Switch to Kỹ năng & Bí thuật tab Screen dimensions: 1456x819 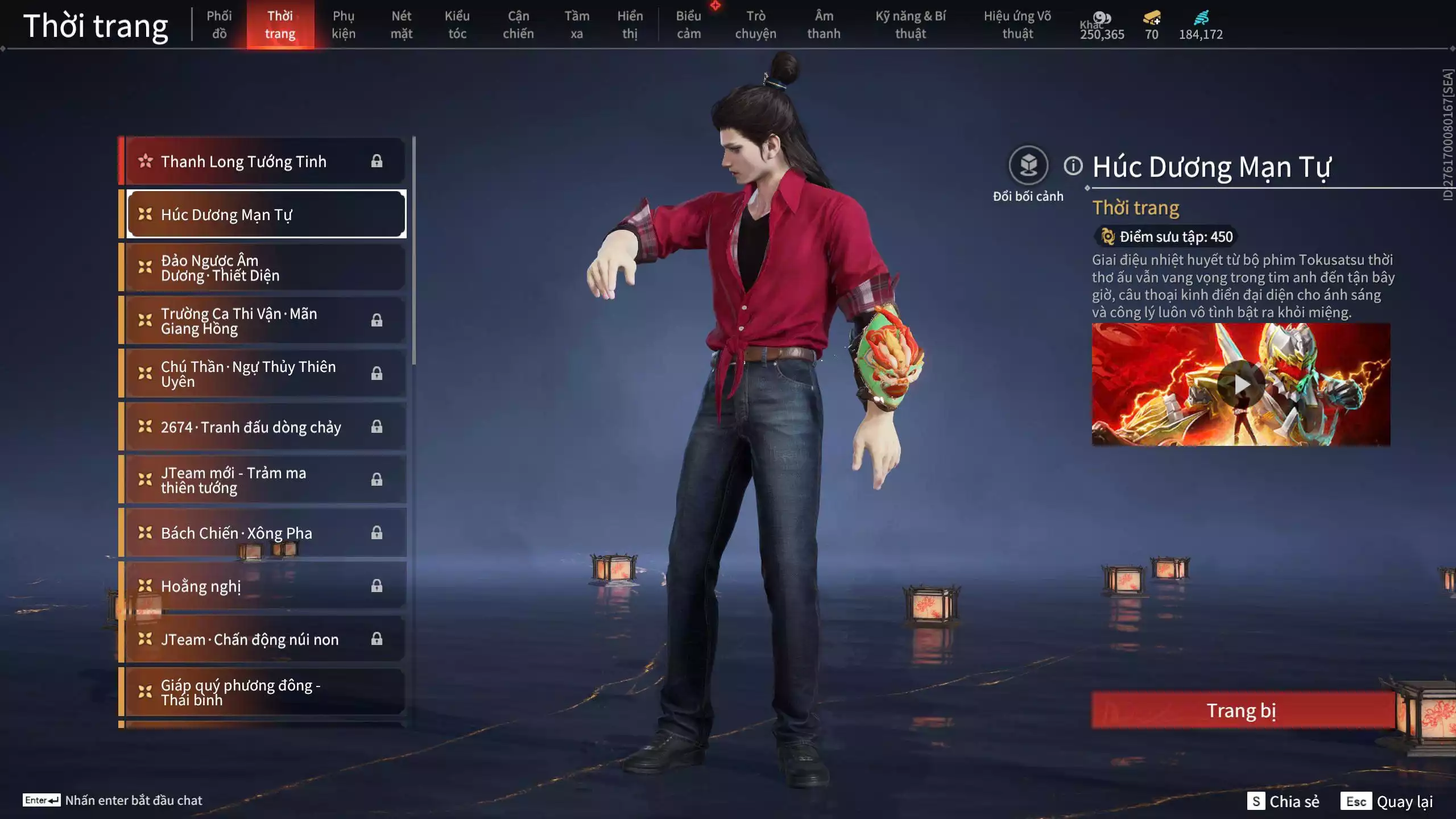coord(911,24)
